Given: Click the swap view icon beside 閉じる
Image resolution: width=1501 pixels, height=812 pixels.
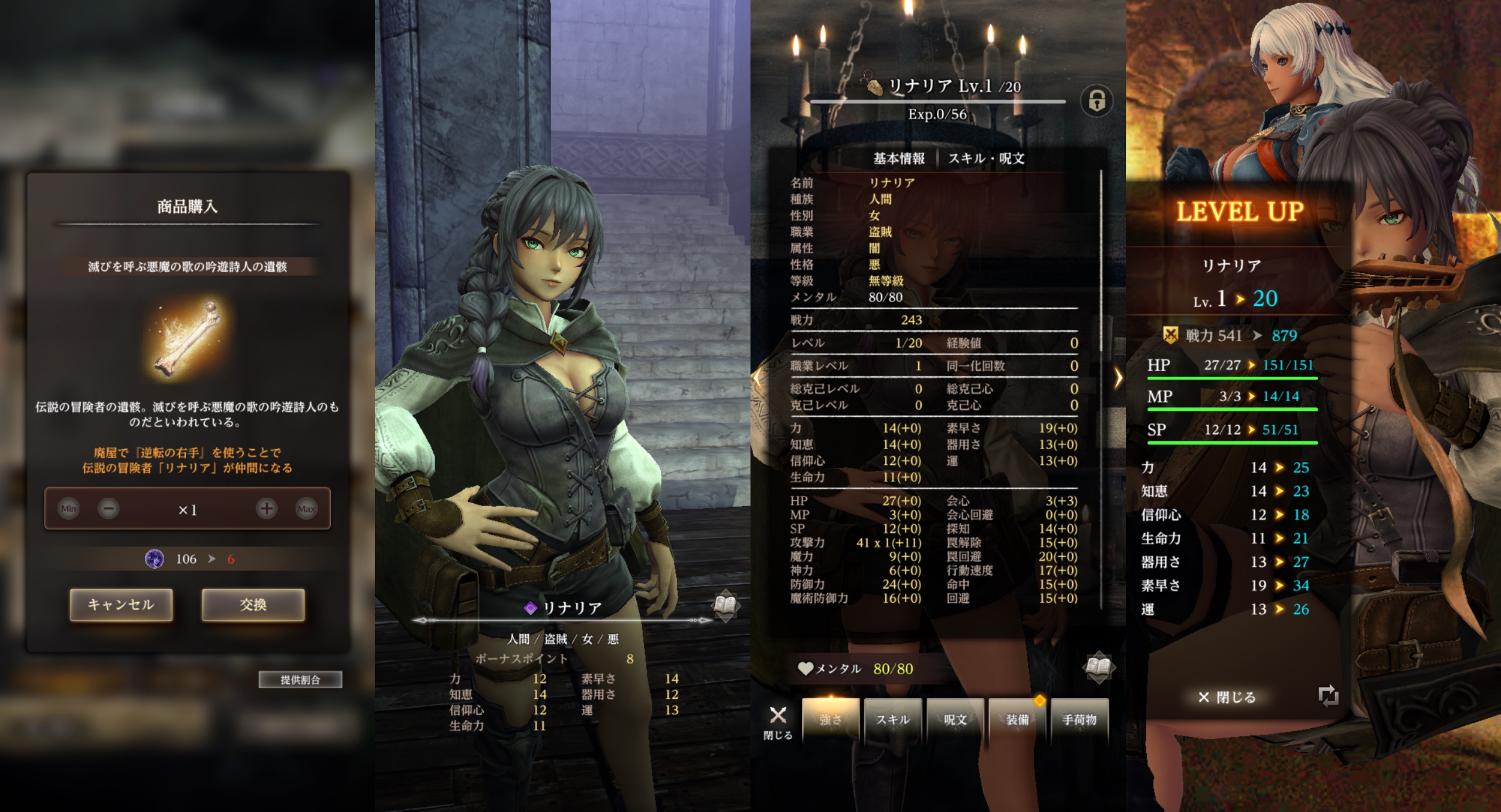Looking at the screenshot, I should [1328, 696].
